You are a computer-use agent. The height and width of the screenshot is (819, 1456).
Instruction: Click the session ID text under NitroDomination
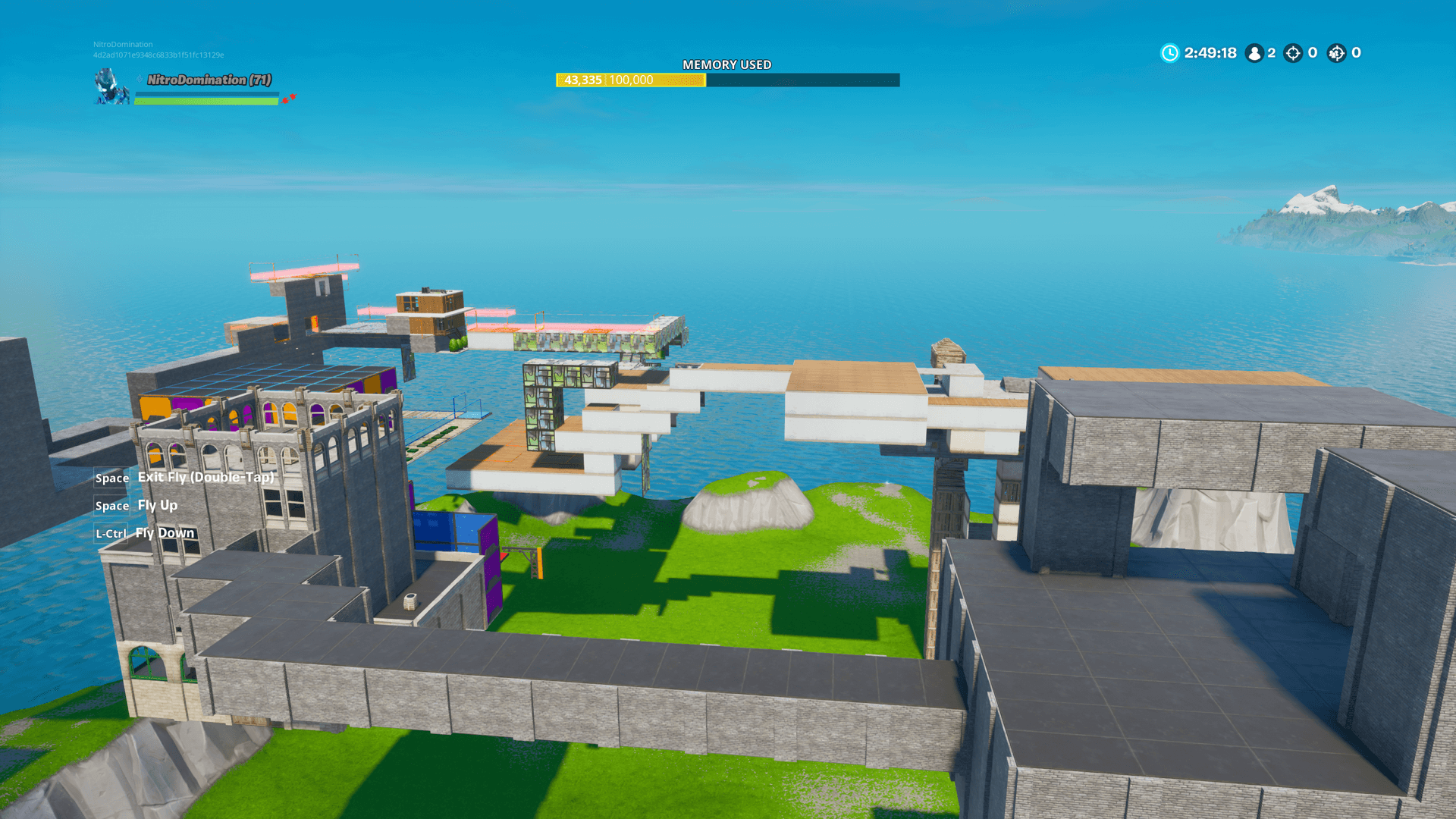(x=159, y=54)
